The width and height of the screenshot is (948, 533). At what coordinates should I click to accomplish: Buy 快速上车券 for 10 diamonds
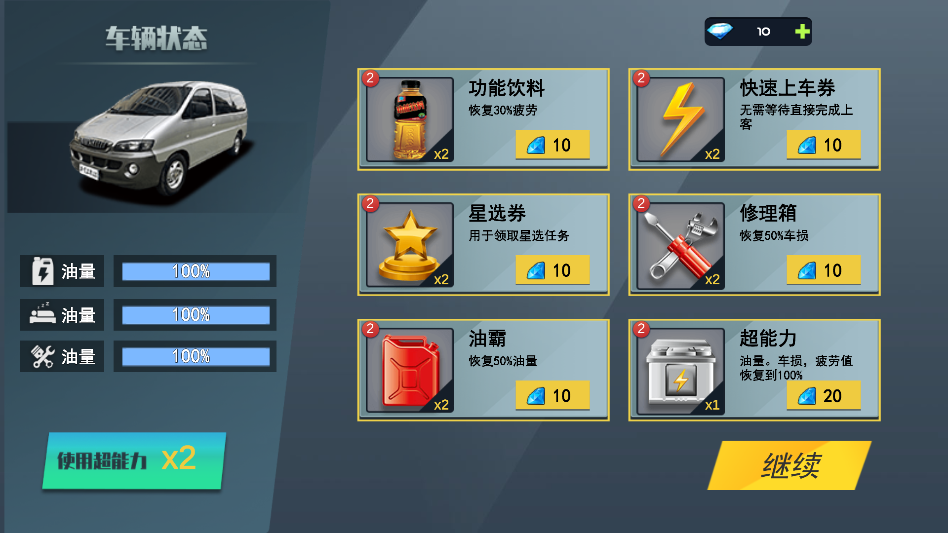click(823, 145)
